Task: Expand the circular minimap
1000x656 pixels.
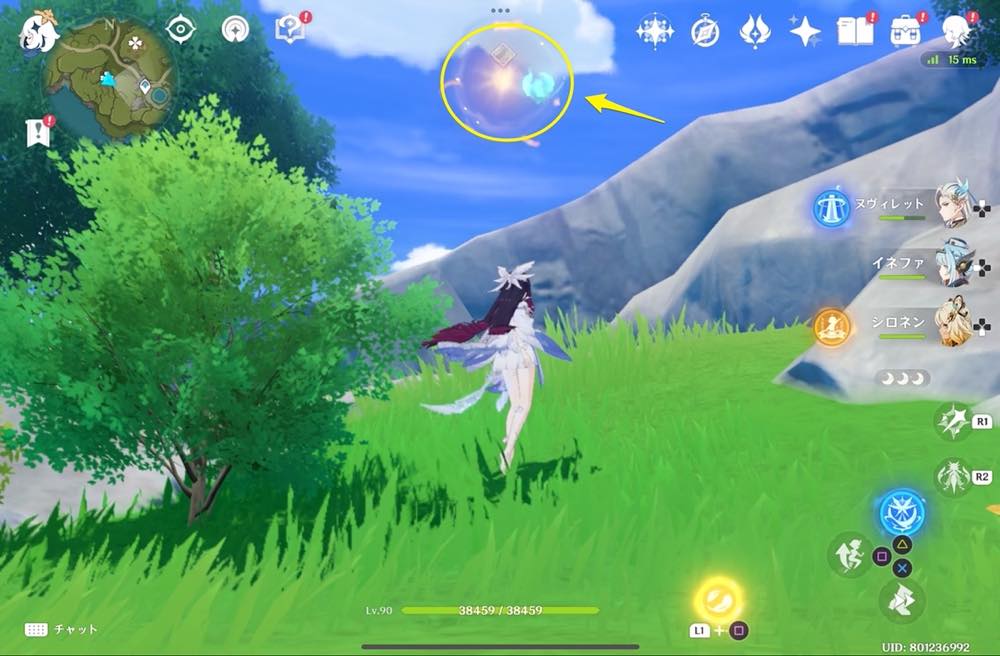Action: pyautogui.click(x=109, y=80)
